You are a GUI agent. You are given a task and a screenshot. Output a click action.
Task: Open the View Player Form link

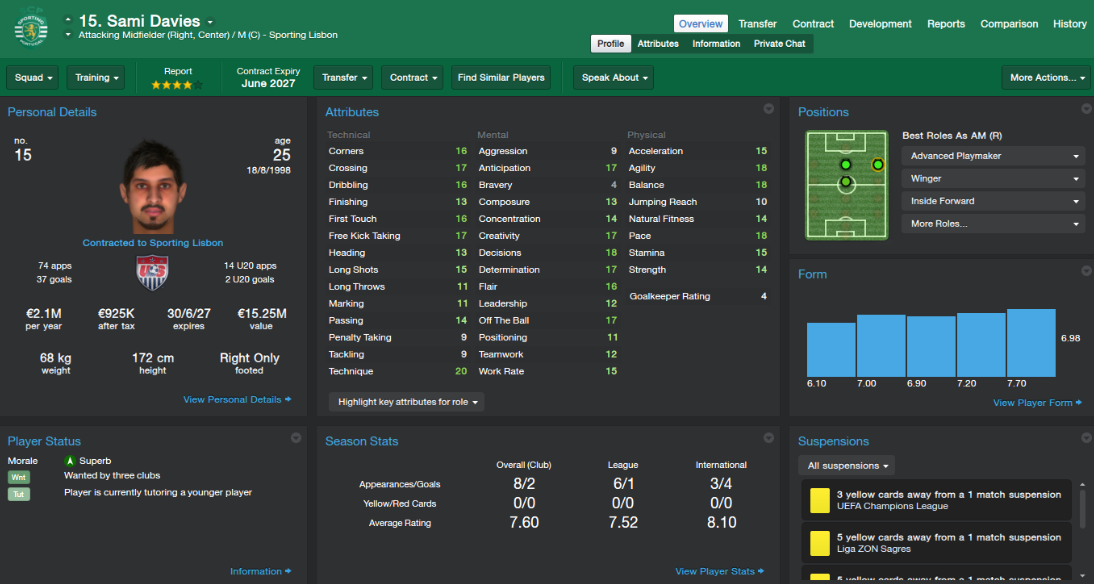point(1038,403)
